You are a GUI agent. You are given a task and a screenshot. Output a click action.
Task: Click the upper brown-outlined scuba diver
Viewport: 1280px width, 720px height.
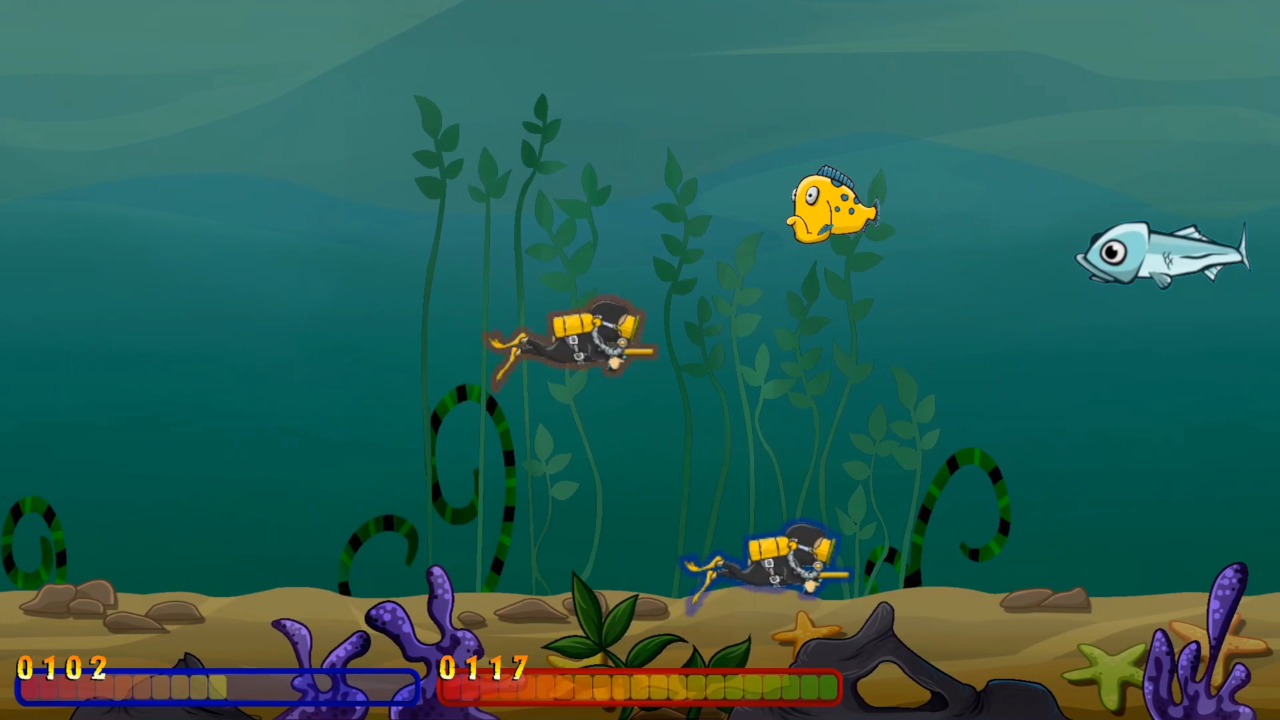tap(575, 345)
